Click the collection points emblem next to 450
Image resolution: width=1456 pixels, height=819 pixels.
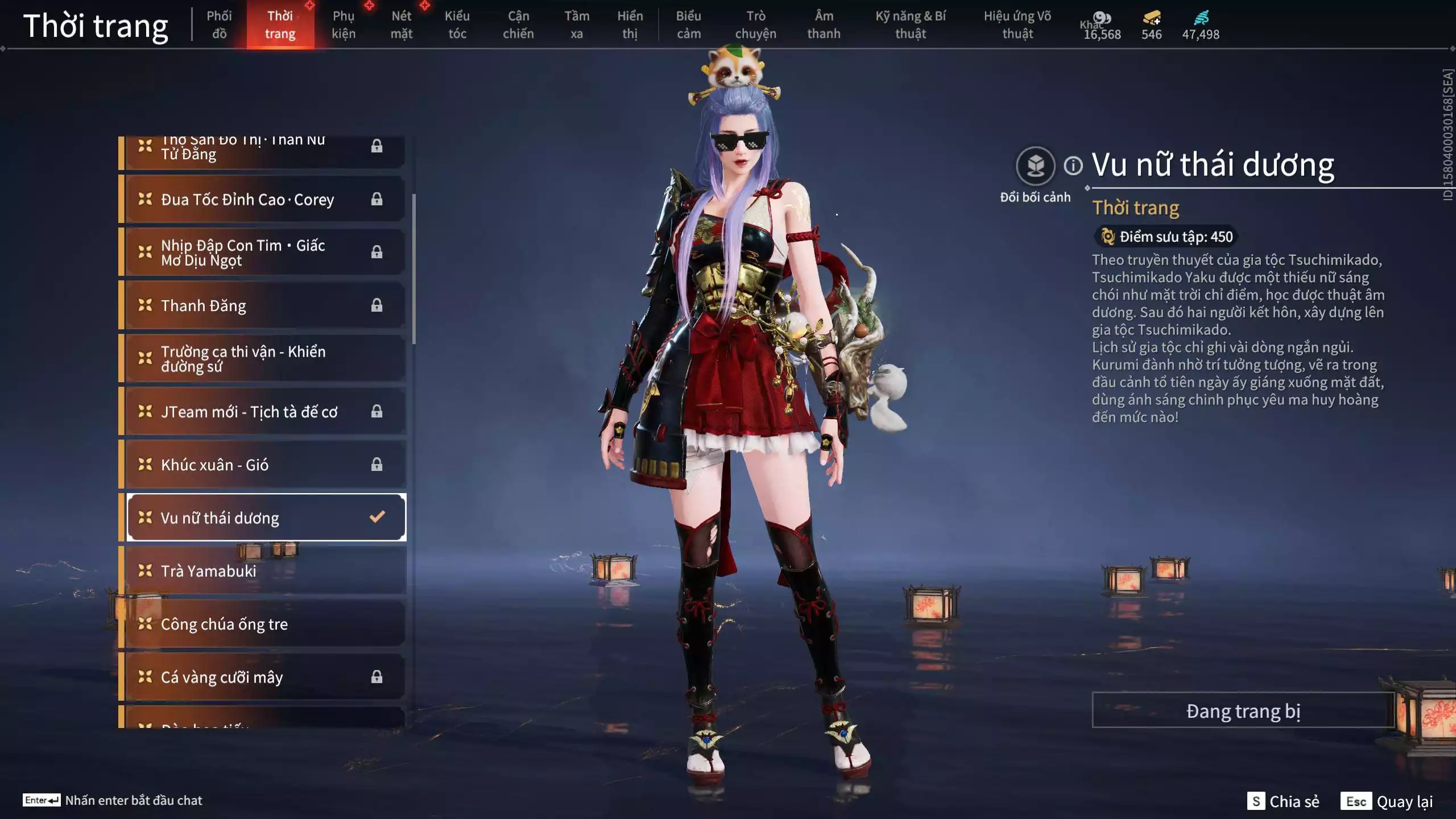[1108, 237]
